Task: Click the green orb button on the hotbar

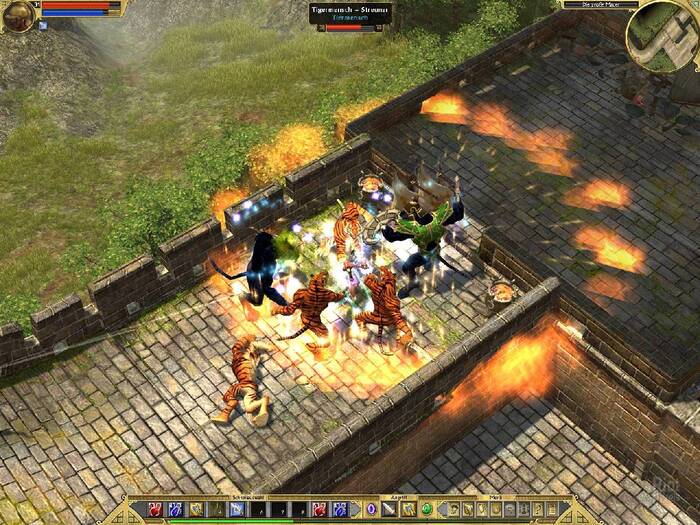Action: pos(426,509)
